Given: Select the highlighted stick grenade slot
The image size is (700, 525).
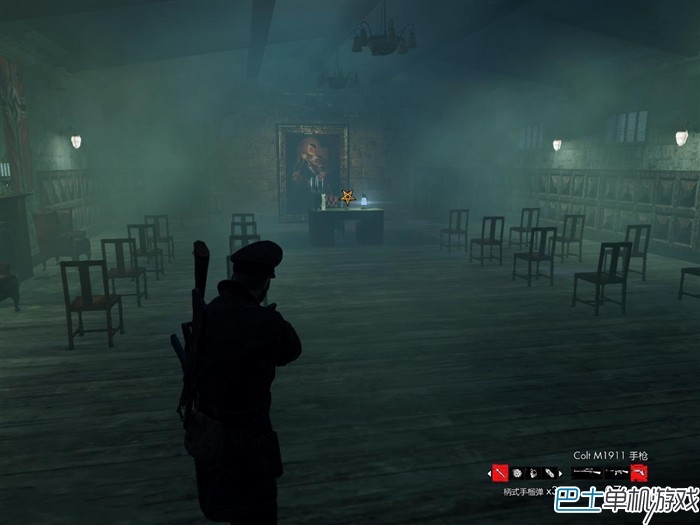Looking at the screenshot, I should point(501,473).
